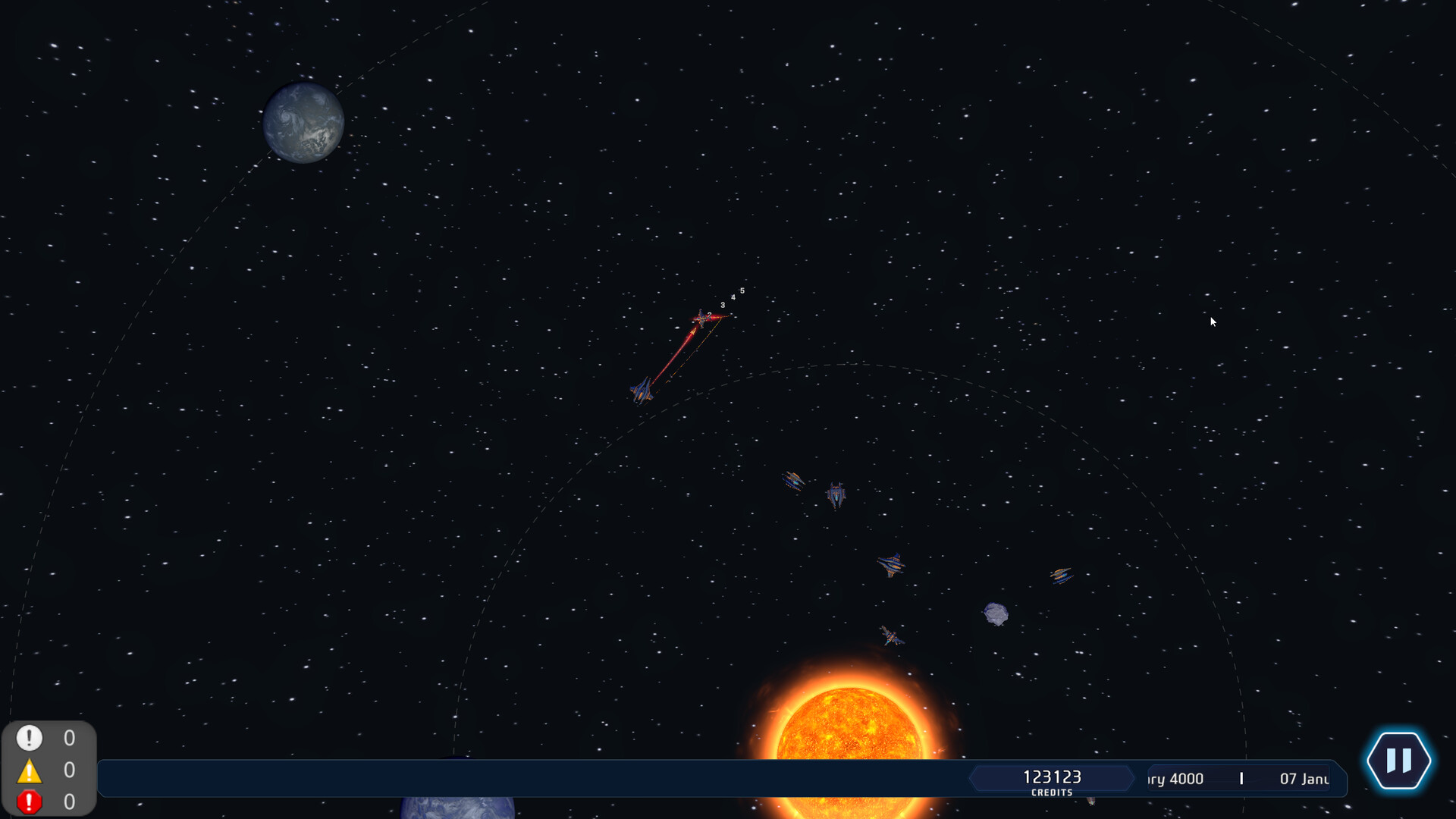Viewport: 1456px width, 819px height.
Task: Toggle the critical notification counter showing 0
Action: tap(68, 799)
